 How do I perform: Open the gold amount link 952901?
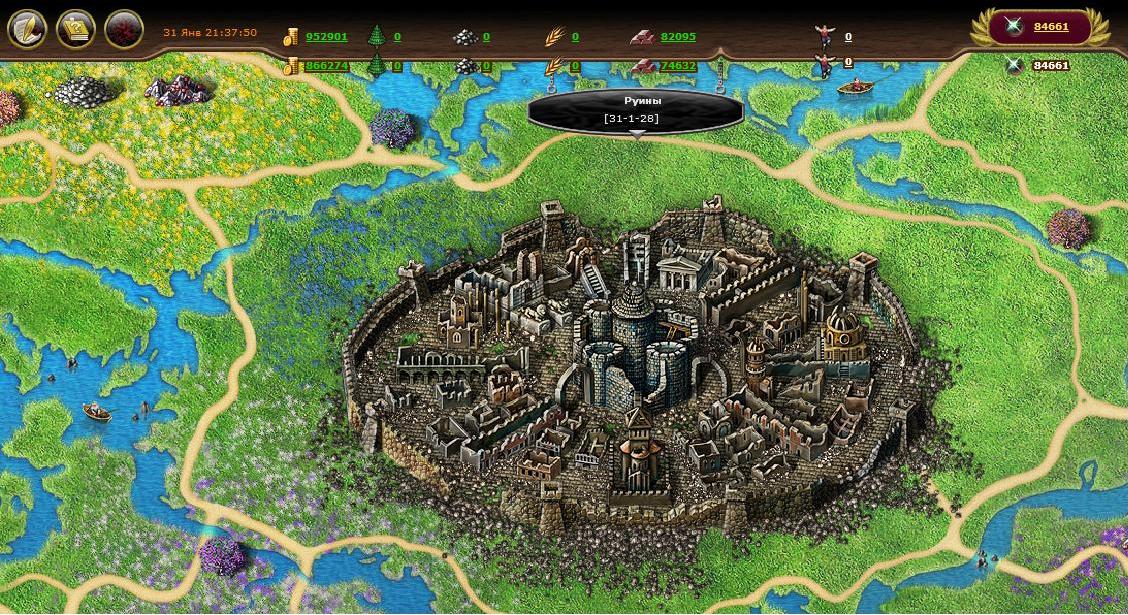[x=327, y=37]
